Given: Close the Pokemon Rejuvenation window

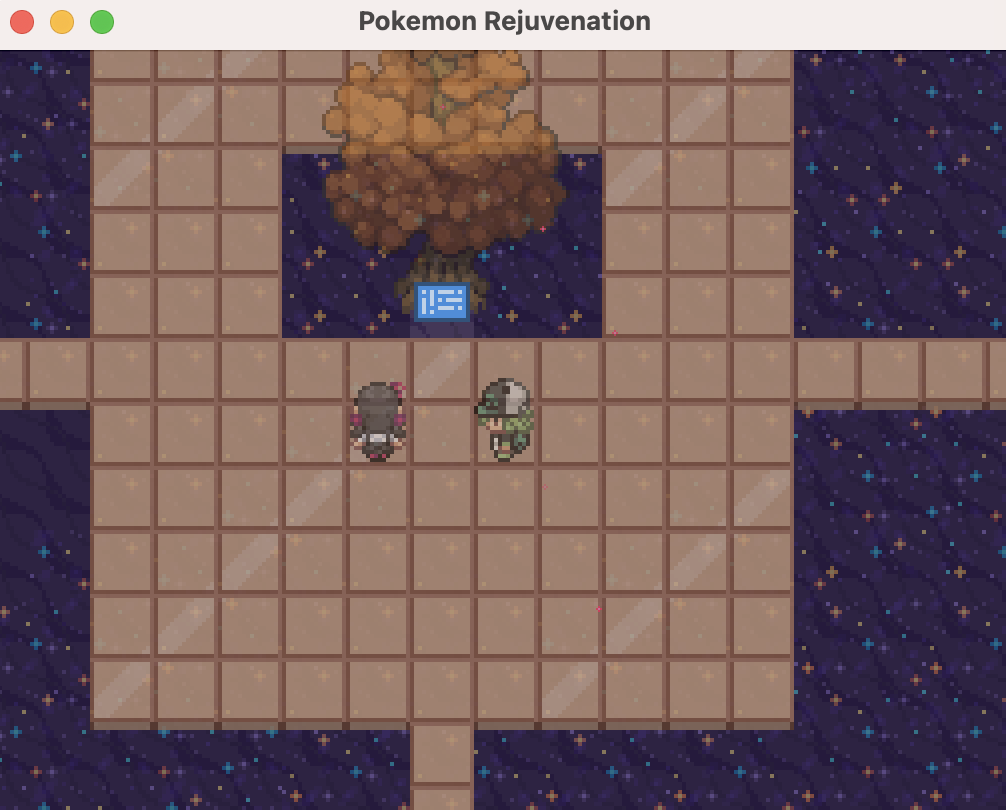Looking at the screenshot, I should (x=22, y=22).
